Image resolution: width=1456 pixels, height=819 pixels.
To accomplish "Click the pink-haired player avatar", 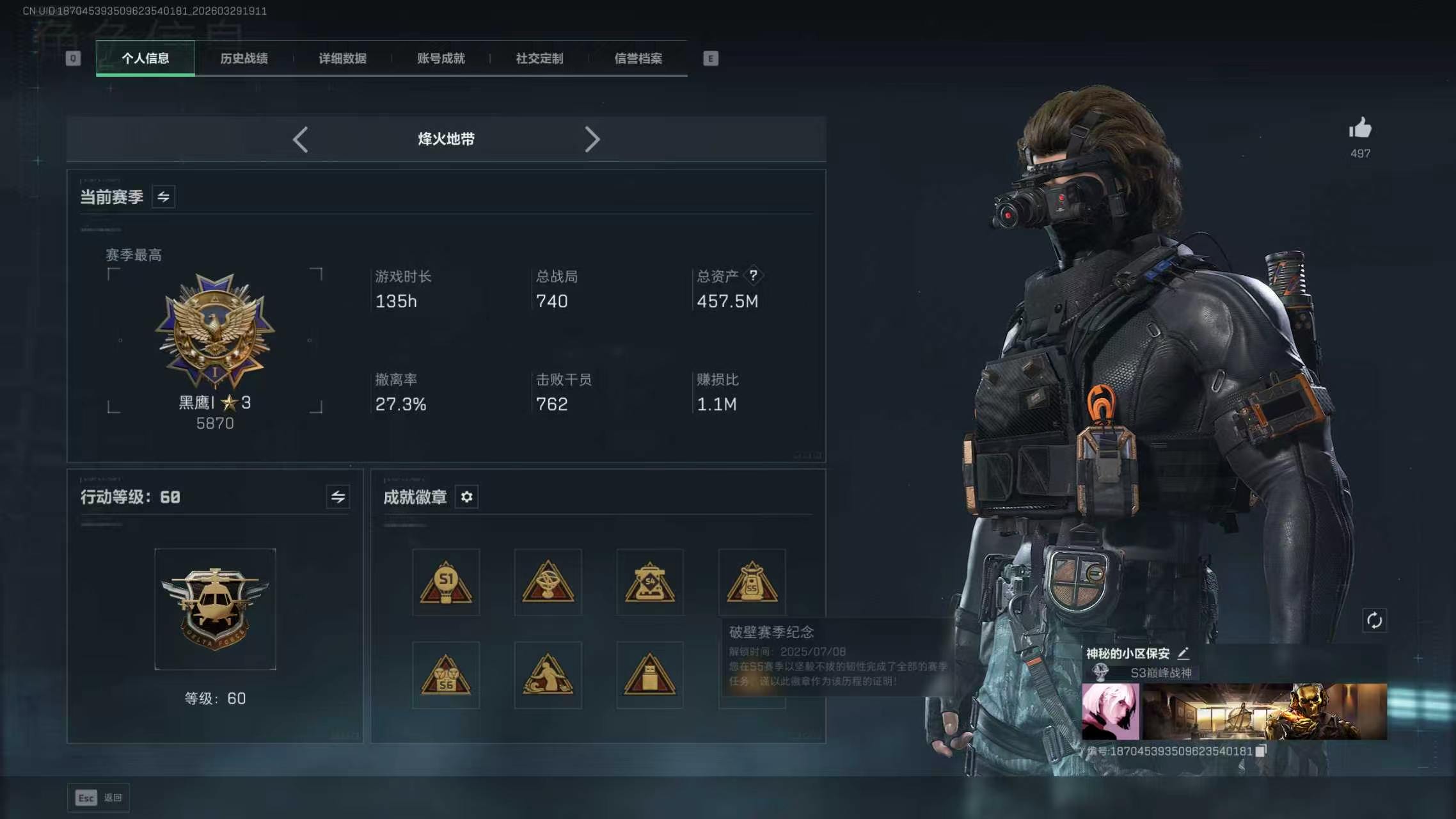I will pos(1110,711).
